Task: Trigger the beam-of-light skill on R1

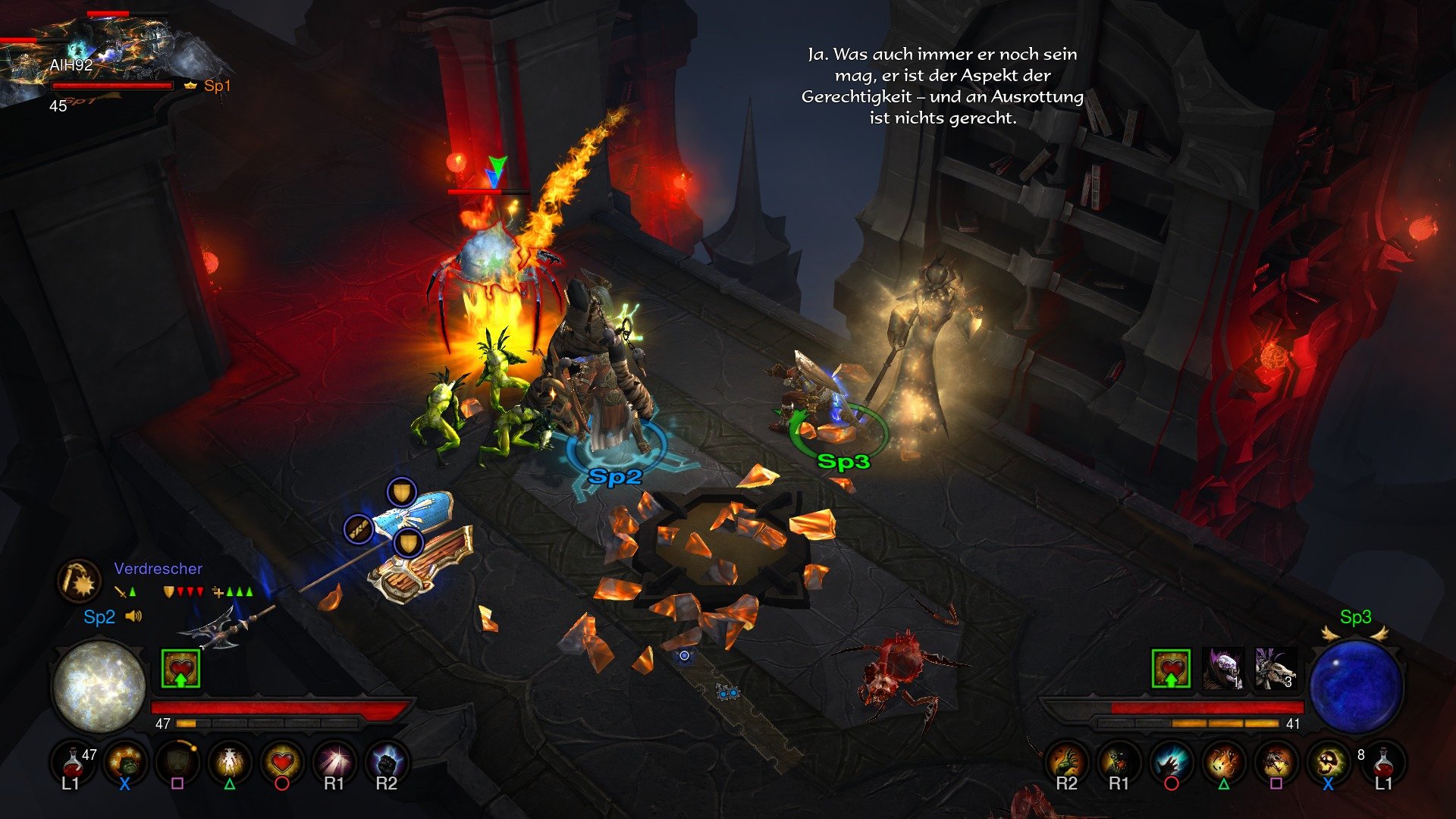Action: (x=334, y=762)
